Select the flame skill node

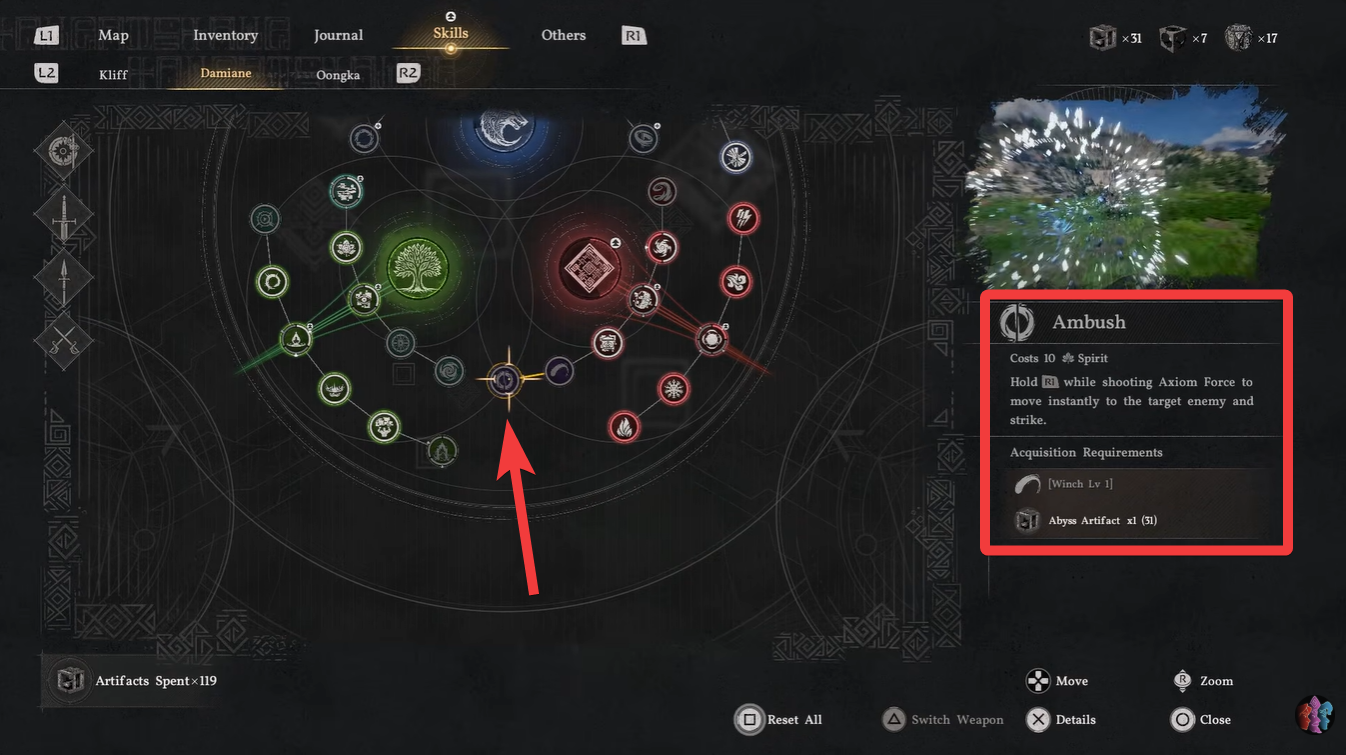point(624,426)
